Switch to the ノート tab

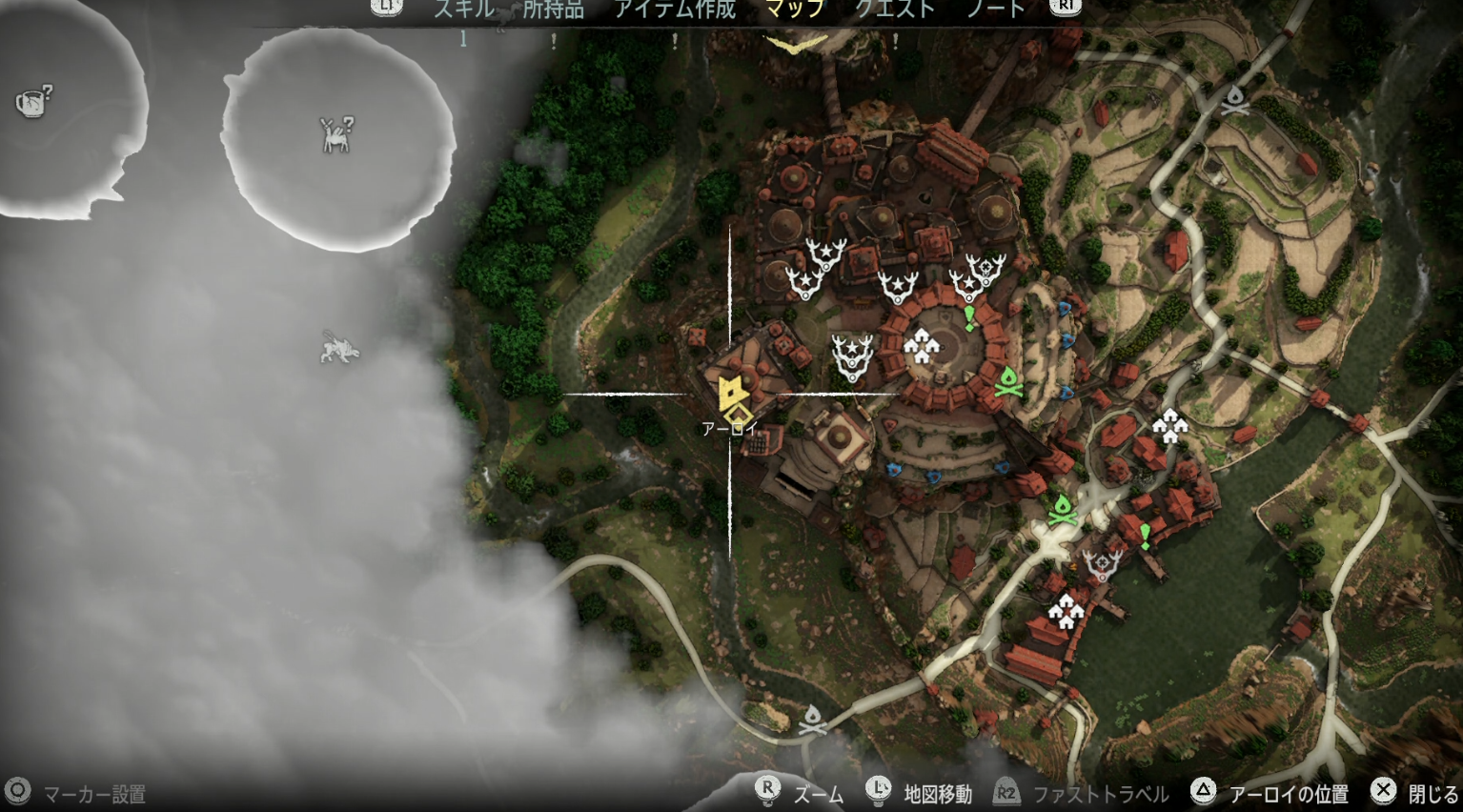(x=996, y=10)
